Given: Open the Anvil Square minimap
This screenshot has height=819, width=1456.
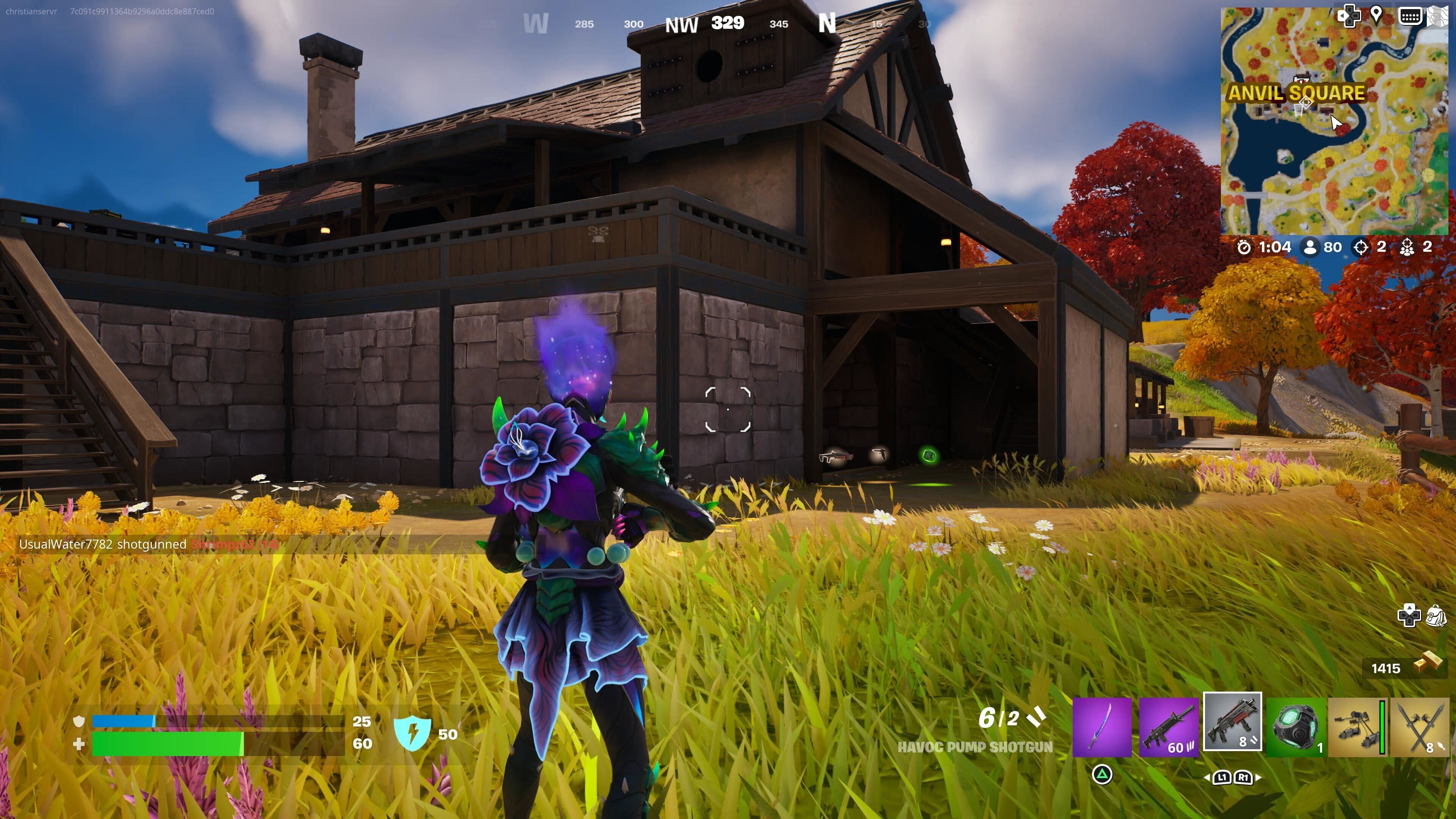Looking at the screenshot, I should click(1334, 121).
